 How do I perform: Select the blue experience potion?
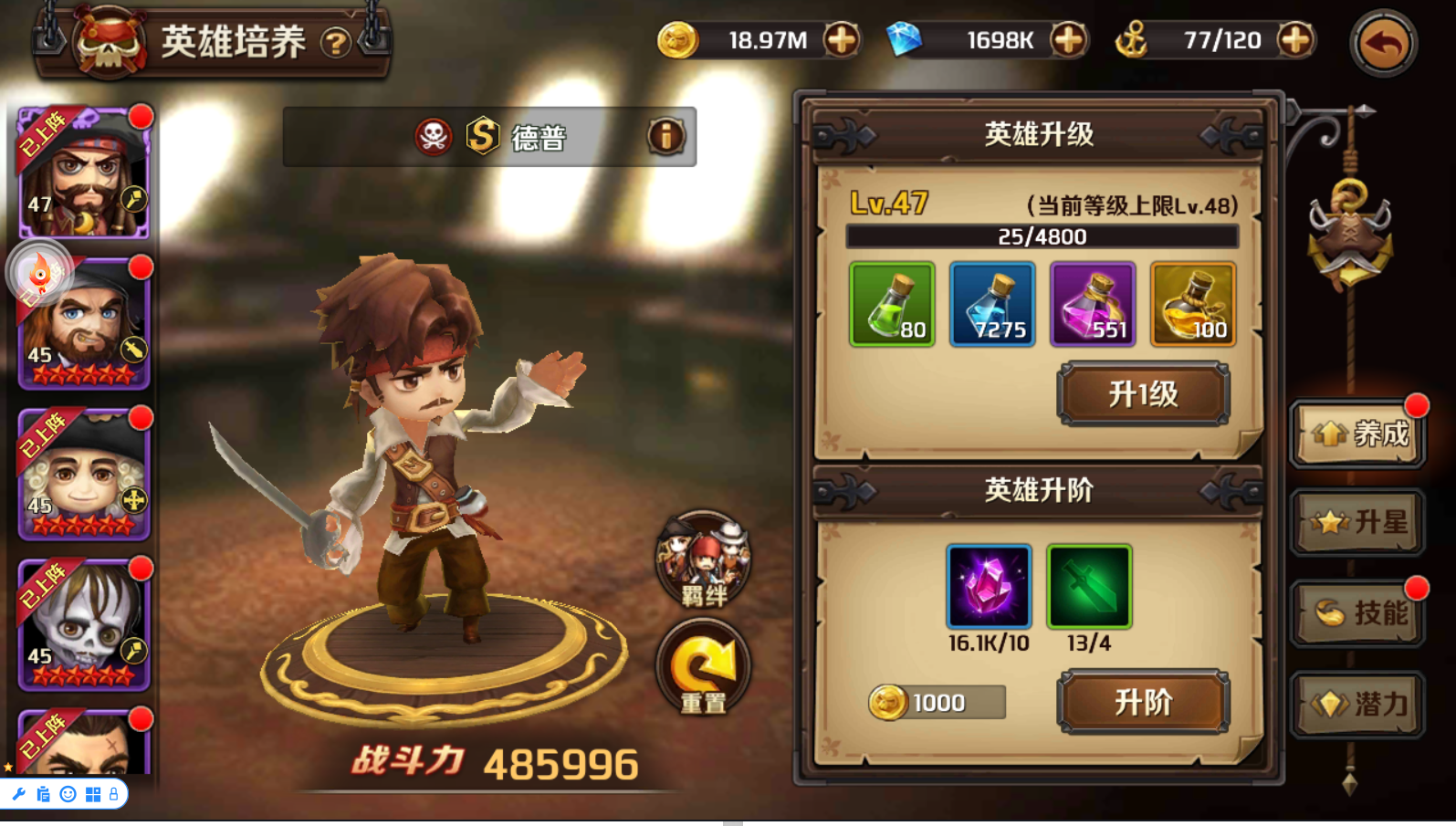pyautogui.click(x=992, y=304)
